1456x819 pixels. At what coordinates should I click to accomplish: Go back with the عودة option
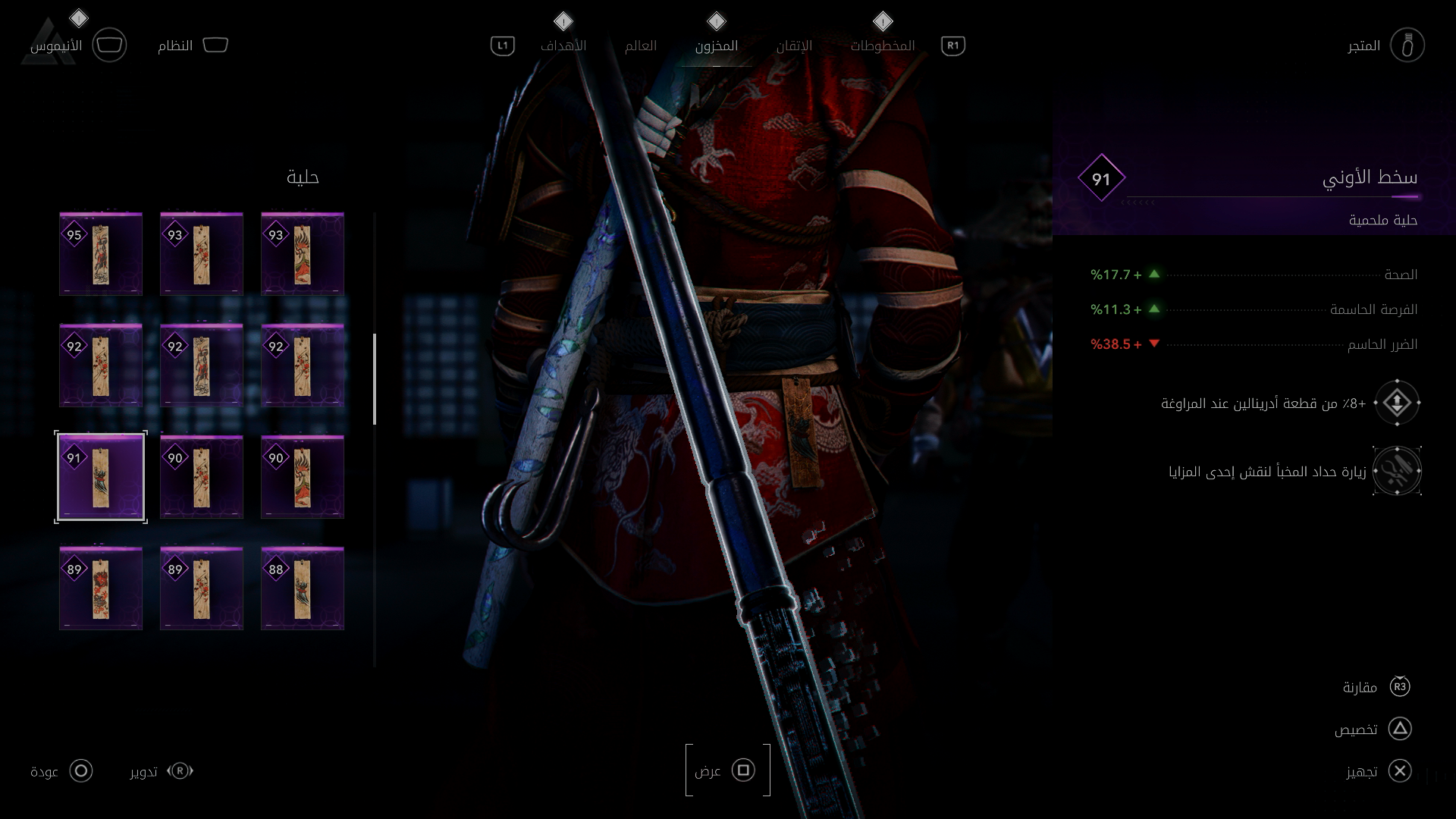80,771
